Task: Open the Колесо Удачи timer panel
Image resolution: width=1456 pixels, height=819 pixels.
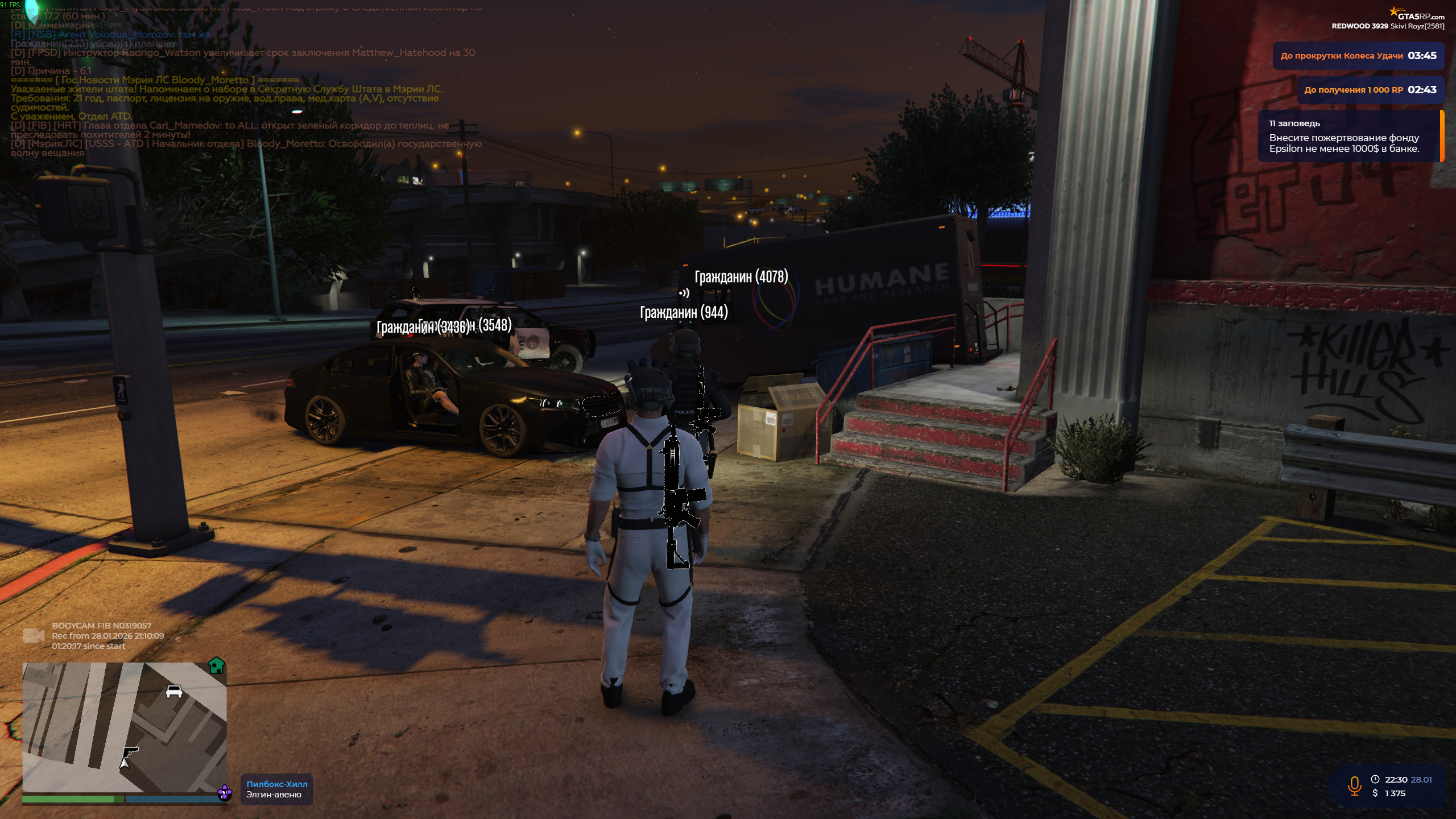Action: [x=1358, y=56]
